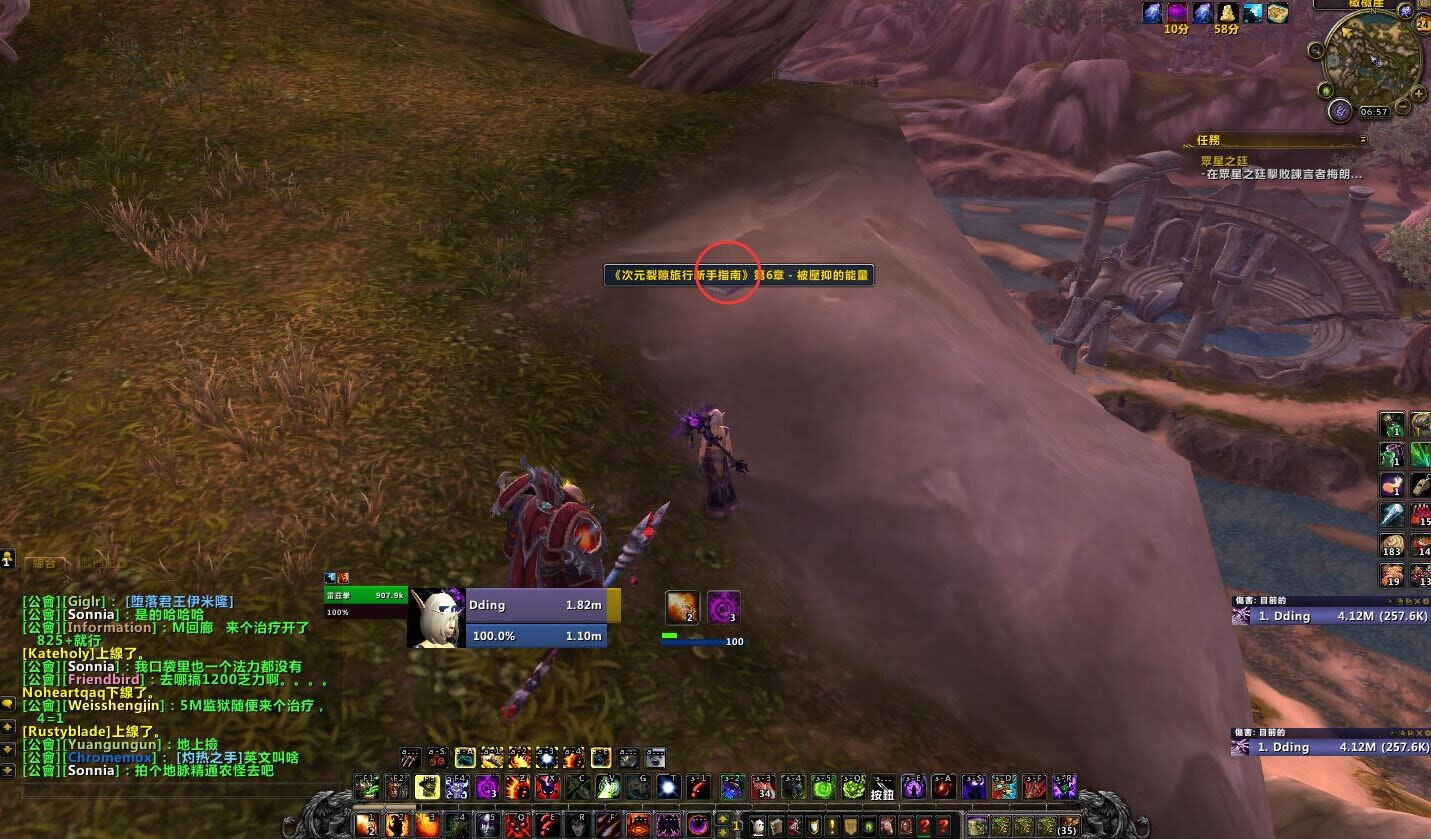
Task: Click the tracking icon on the minimap border
Action: [x=1315, y=50]
